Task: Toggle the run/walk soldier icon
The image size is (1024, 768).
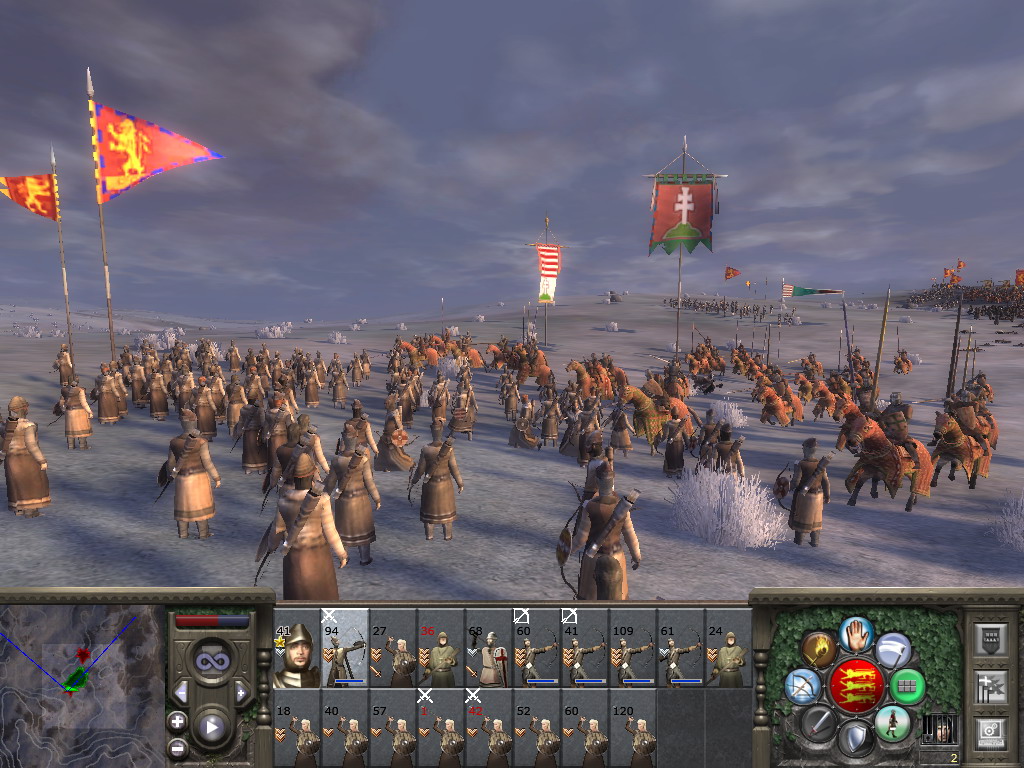Action: (x=893, y=722)
